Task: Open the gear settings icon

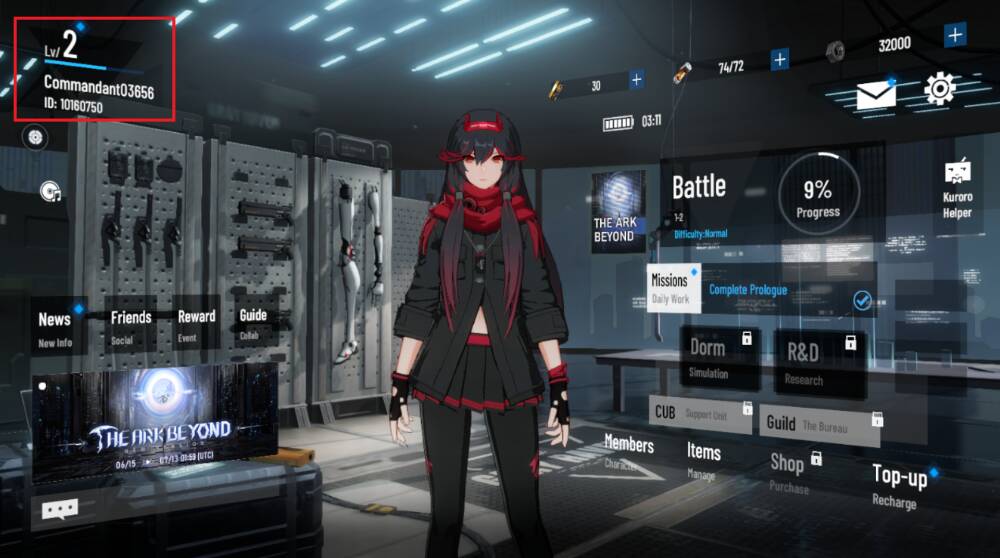Action: [940, 90]
